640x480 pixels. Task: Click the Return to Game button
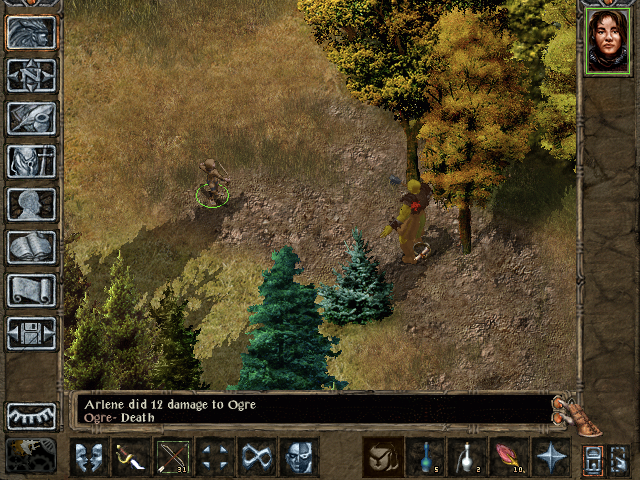coord(32,32)
